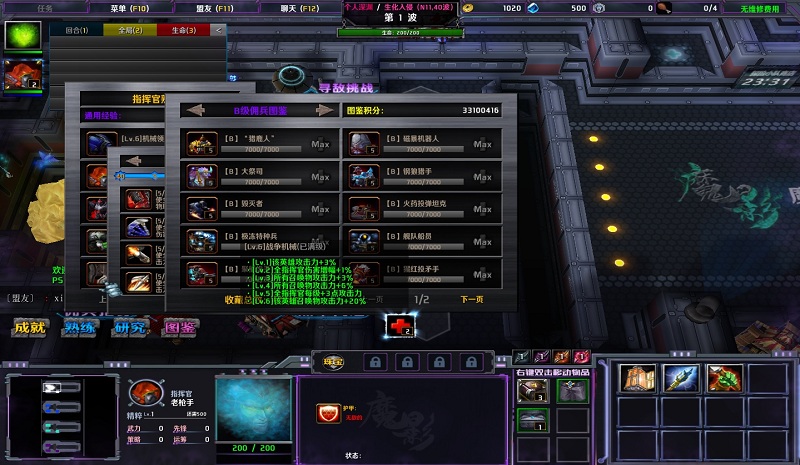This screenshot has height=465, width=800.
Task: Go to the next page 下一页
Action: click(x=472, y=299)
